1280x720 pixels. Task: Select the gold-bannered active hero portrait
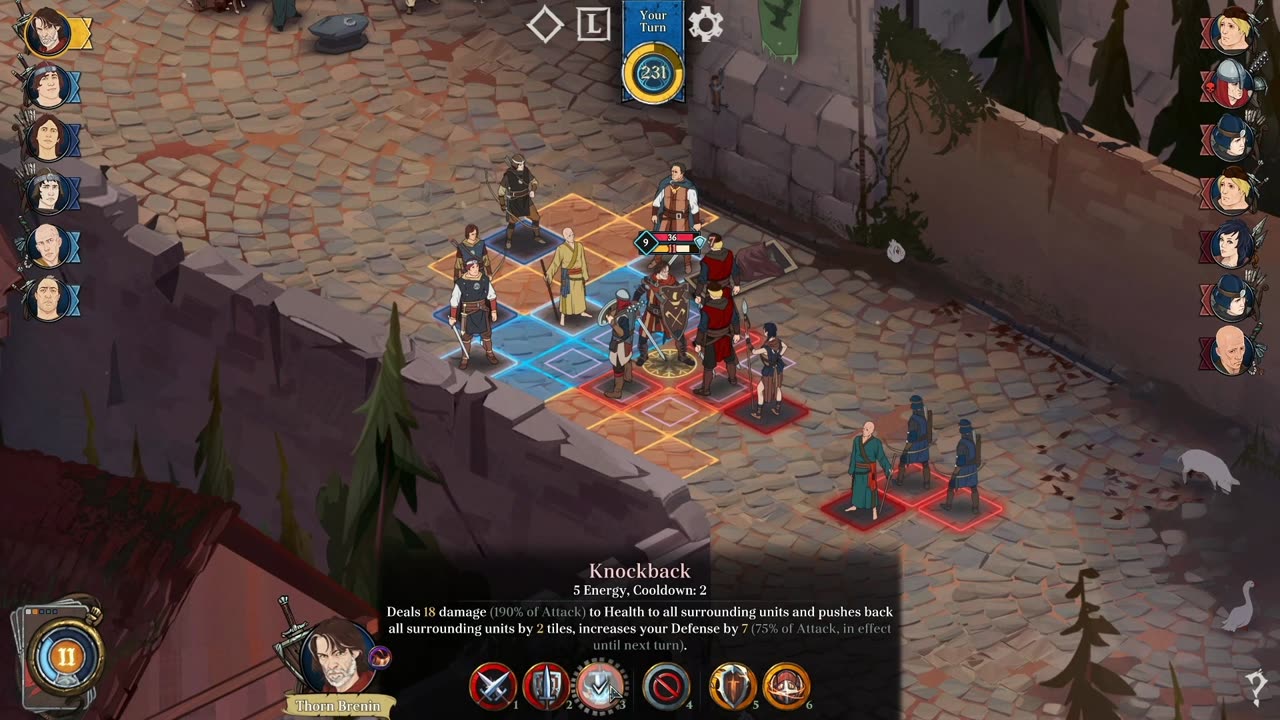[46, 33]
